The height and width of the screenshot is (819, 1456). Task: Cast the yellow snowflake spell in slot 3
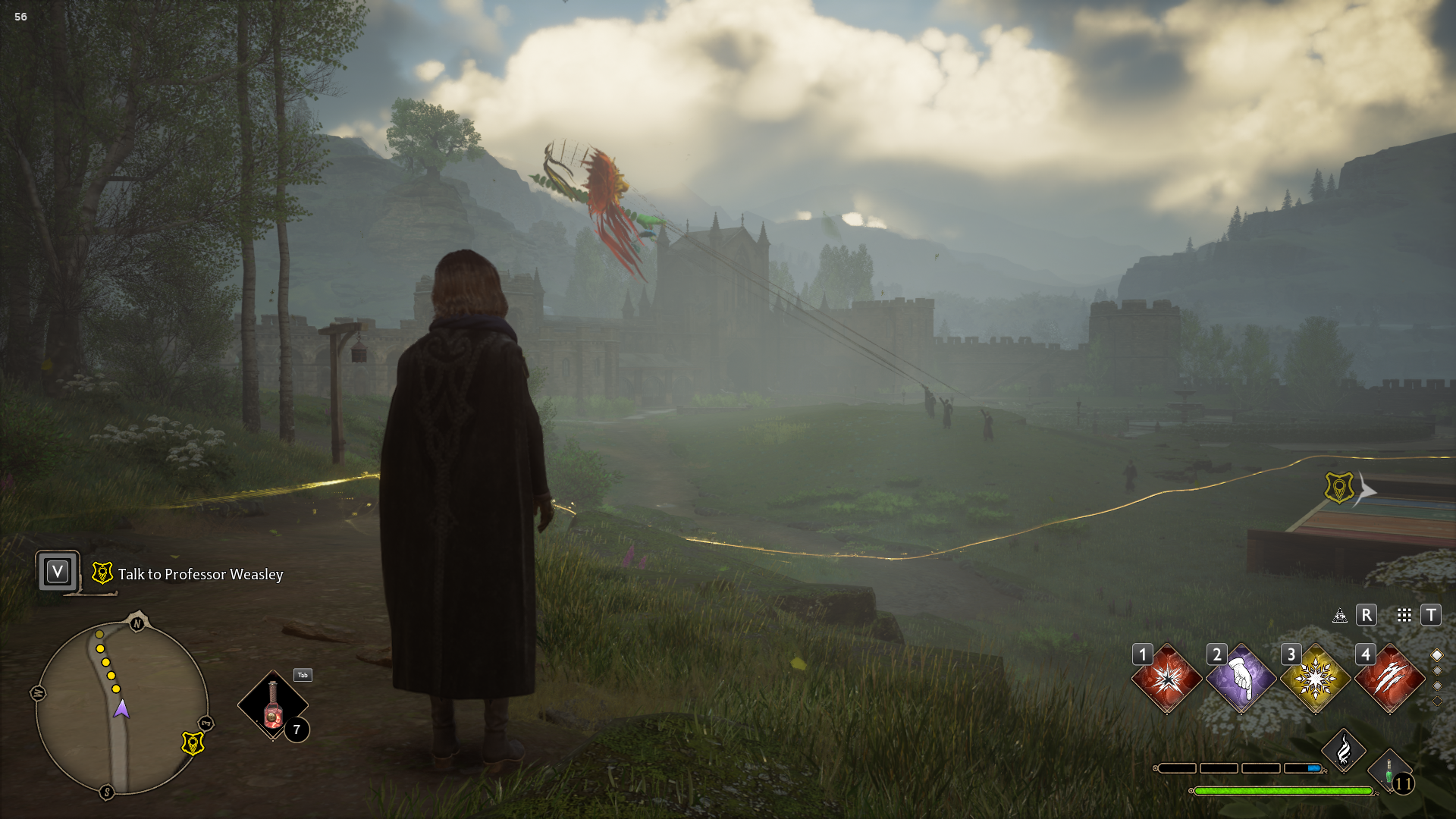coord(1315,679)
